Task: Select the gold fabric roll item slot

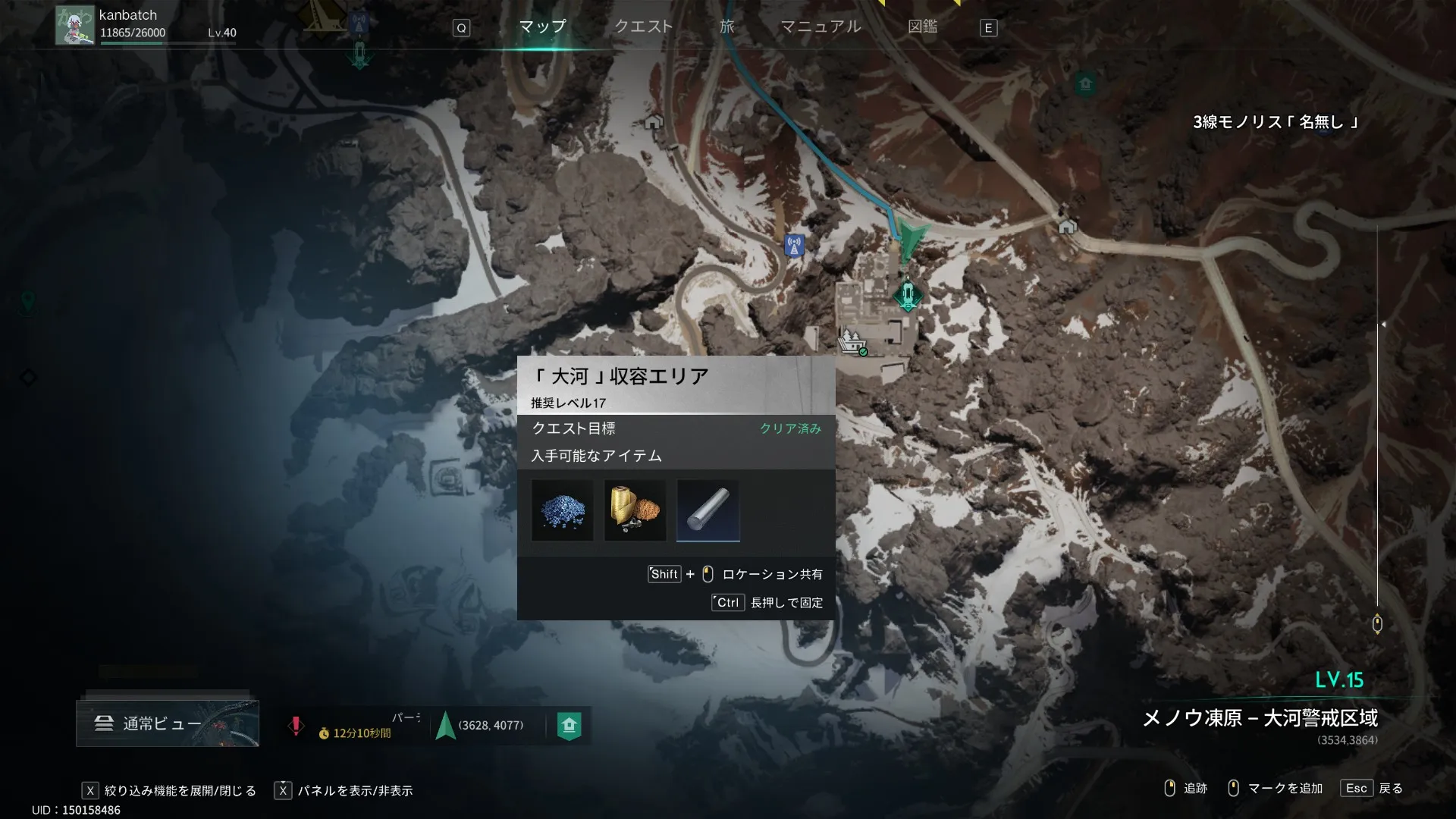Action: tap(635, 510)
